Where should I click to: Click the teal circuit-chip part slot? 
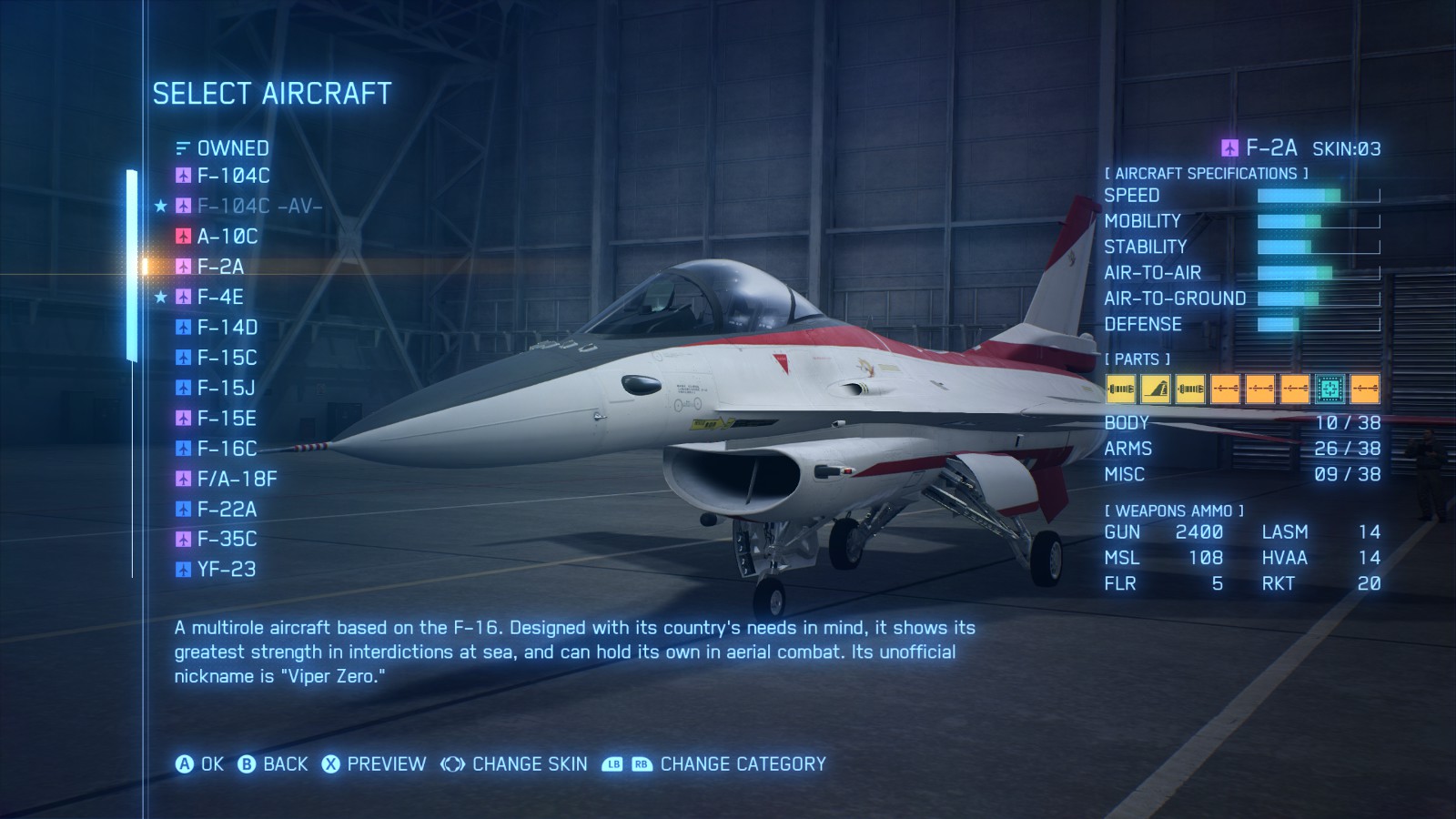(x=1330, y=389)
